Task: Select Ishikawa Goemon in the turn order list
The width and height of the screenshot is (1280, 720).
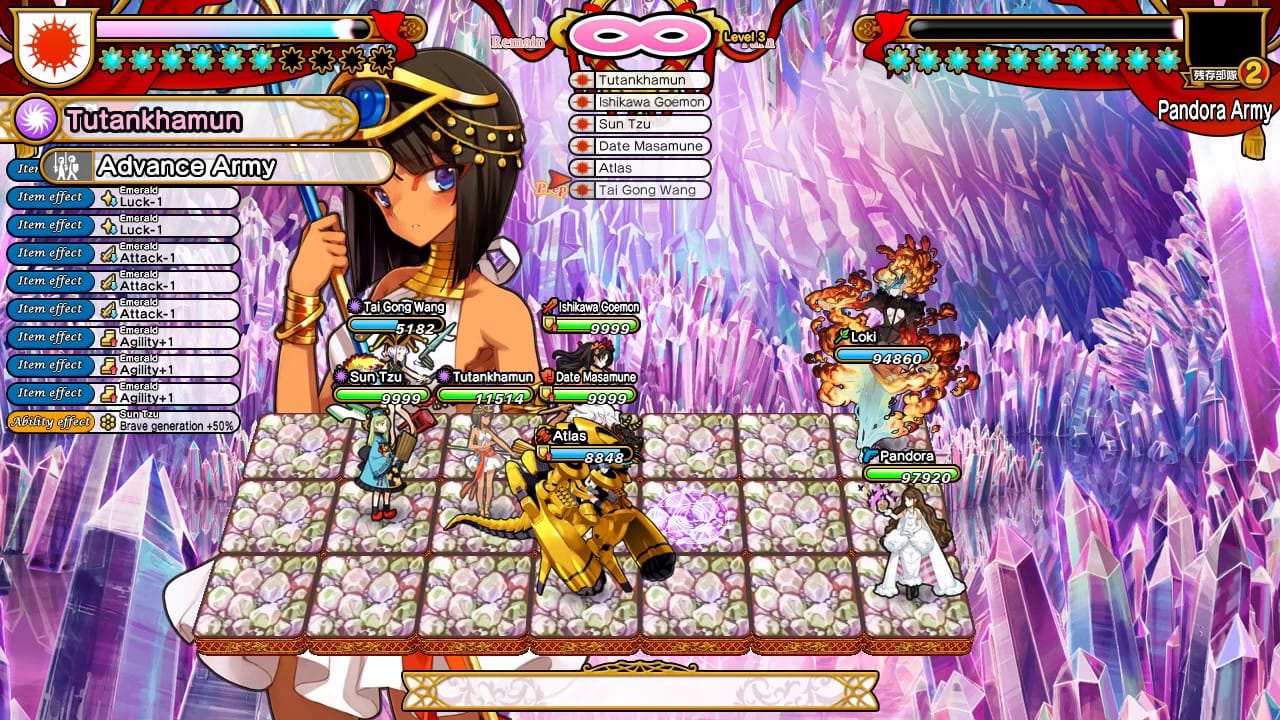Action: click(652, 102)
